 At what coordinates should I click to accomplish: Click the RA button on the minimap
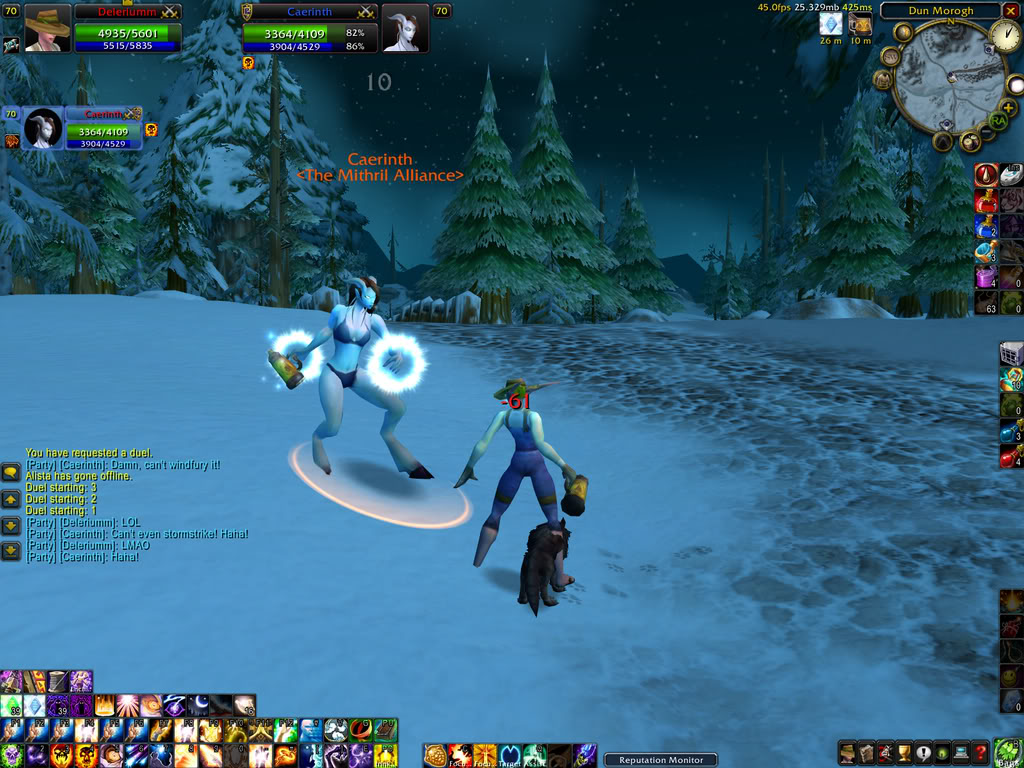click(997, 121)
